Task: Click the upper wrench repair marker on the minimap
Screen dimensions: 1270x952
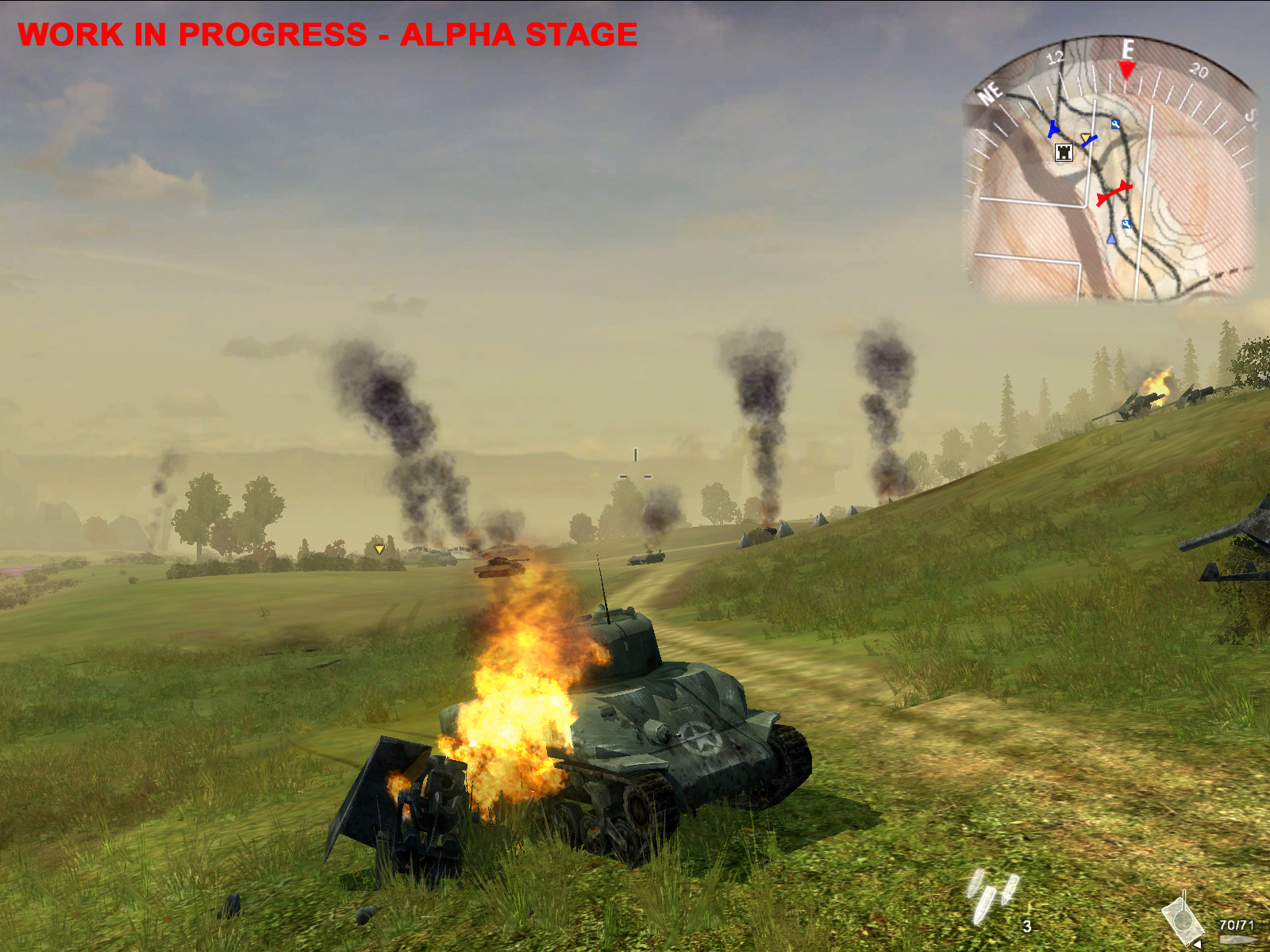Action: tap(1116, 125)
